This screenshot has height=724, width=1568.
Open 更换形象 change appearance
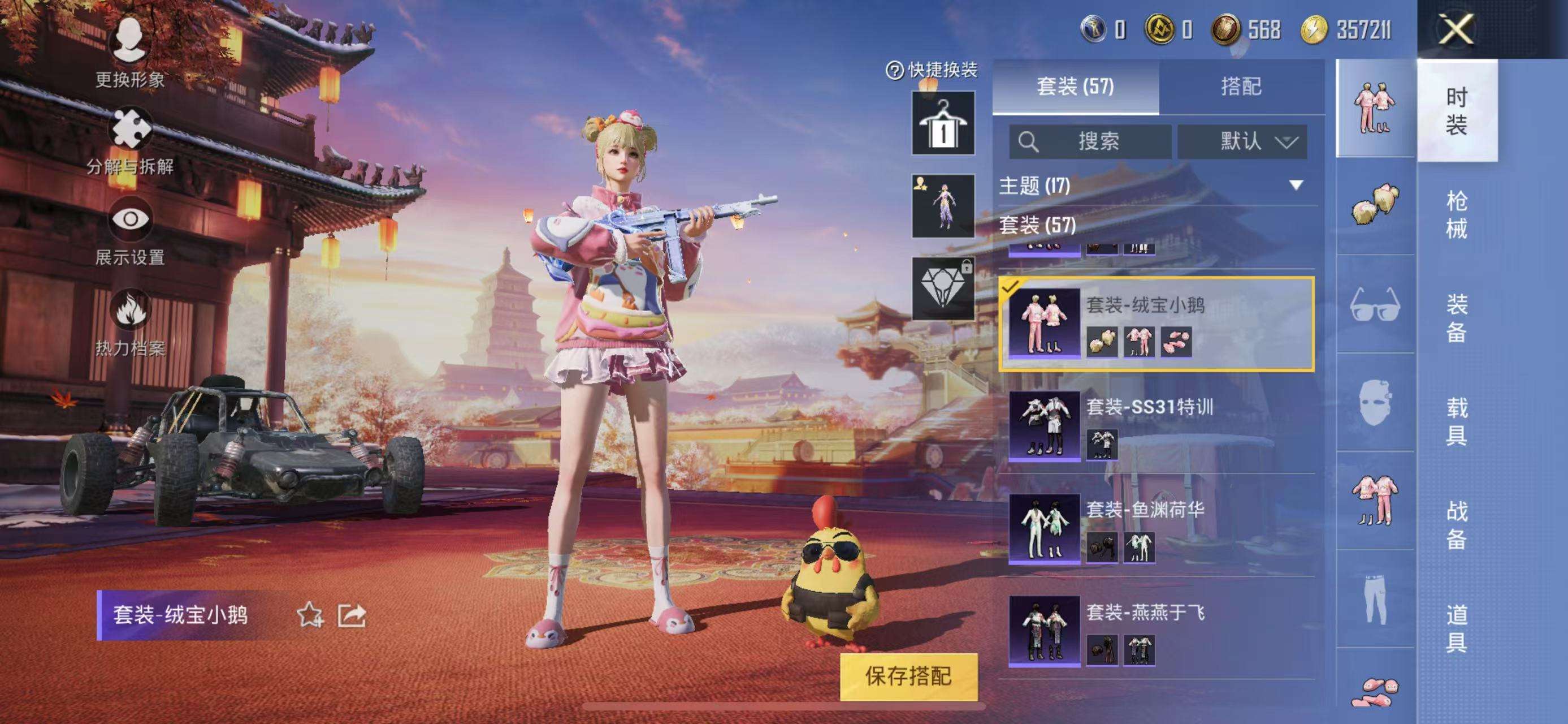tap(129, 52)
